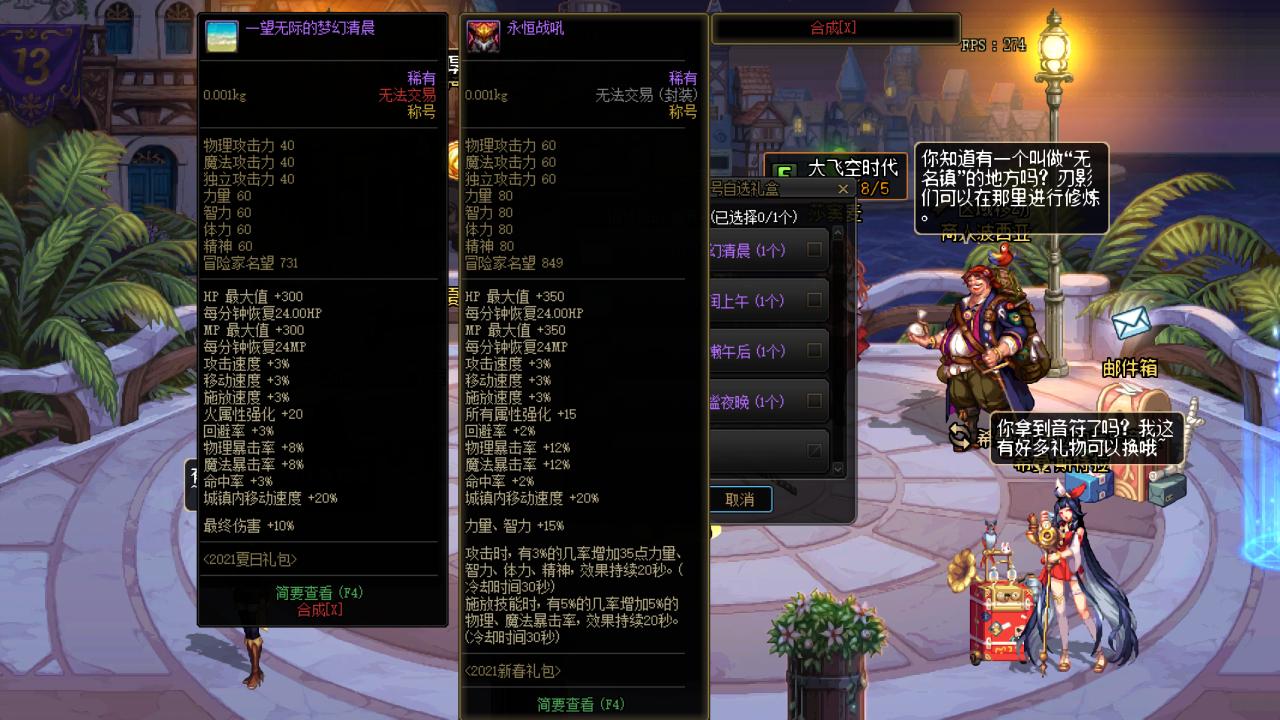
Task: Click the blue dice prop near the小NPC
Action: pos(1087,488)
